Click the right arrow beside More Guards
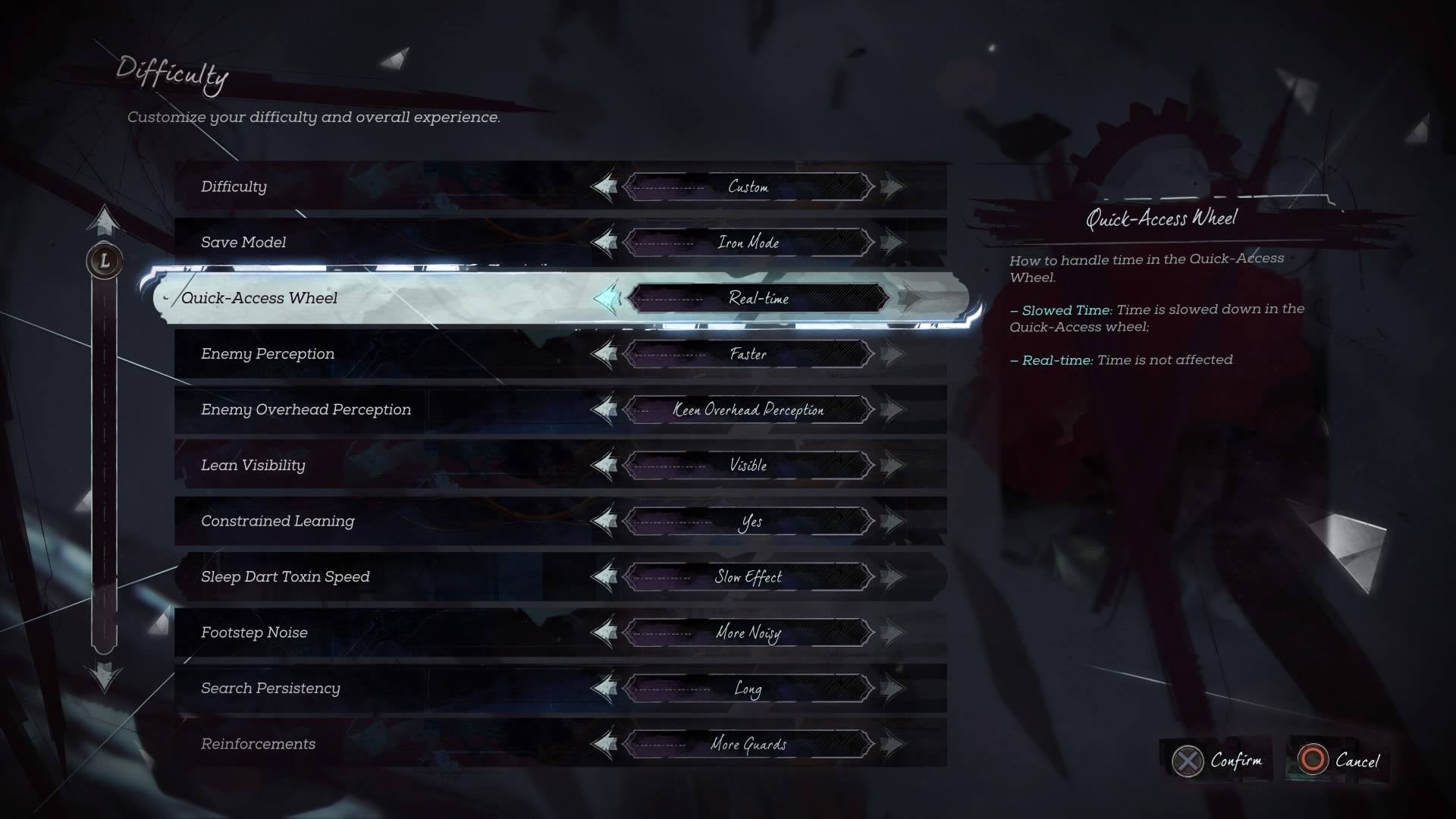 click(893, 744)
